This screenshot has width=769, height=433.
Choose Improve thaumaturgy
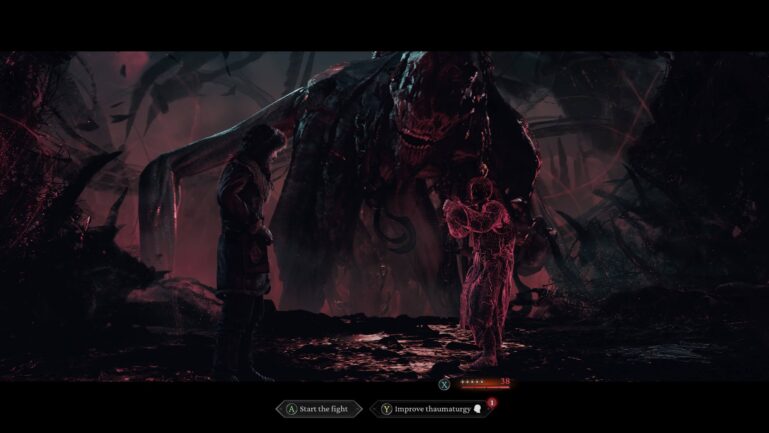point(430,409)
